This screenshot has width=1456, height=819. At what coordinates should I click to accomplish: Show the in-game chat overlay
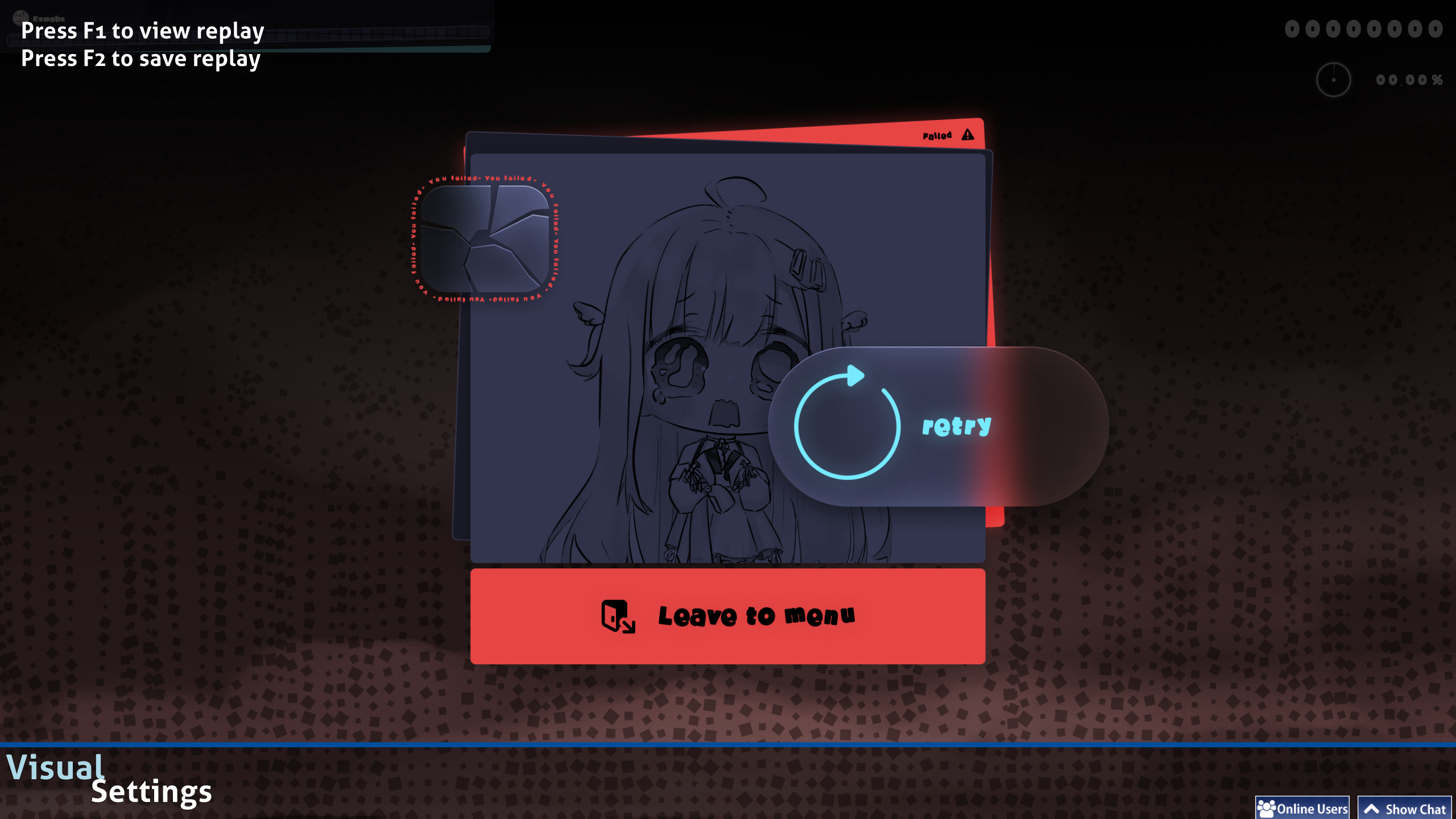1405,808
